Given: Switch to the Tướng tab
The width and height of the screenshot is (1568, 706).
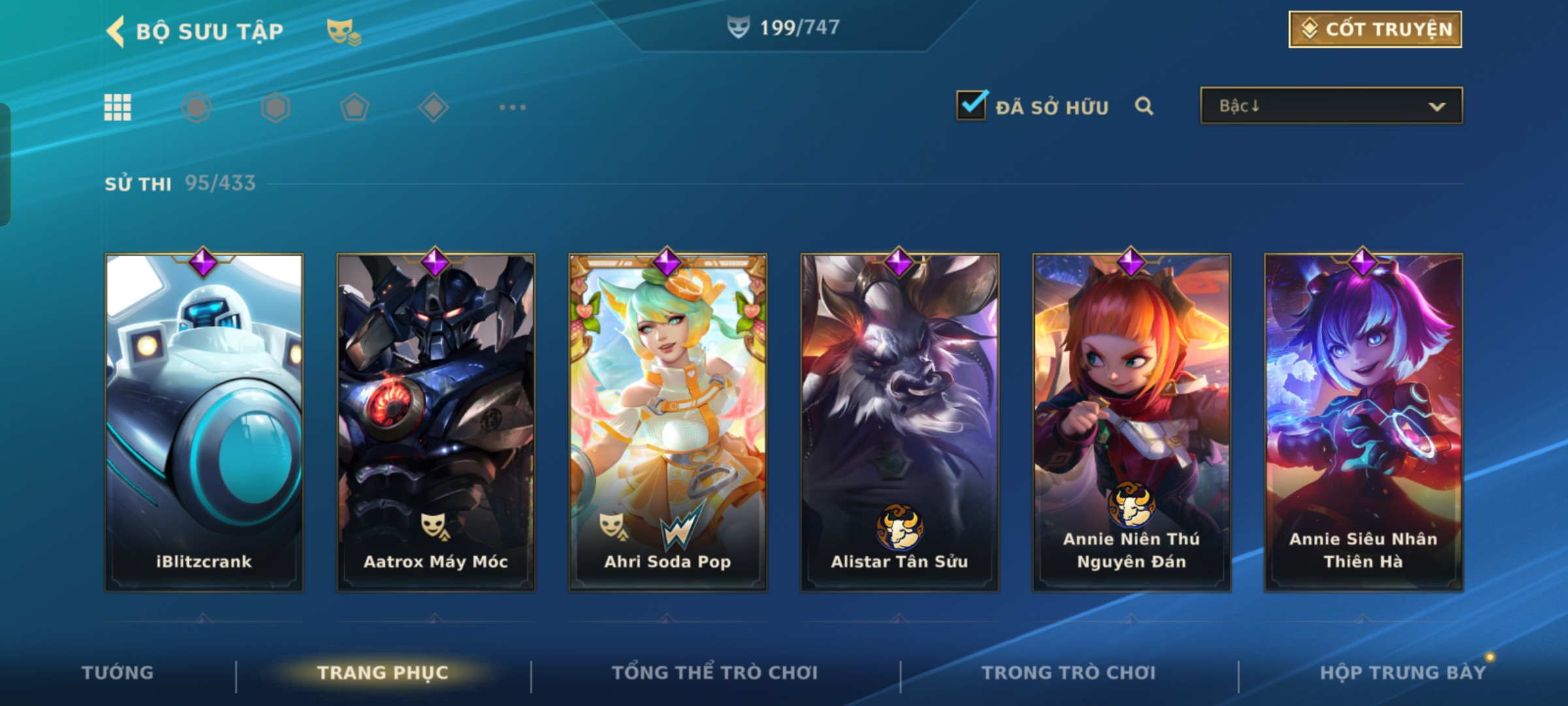Looking at the screenshot, I should (x=118, y=673).
